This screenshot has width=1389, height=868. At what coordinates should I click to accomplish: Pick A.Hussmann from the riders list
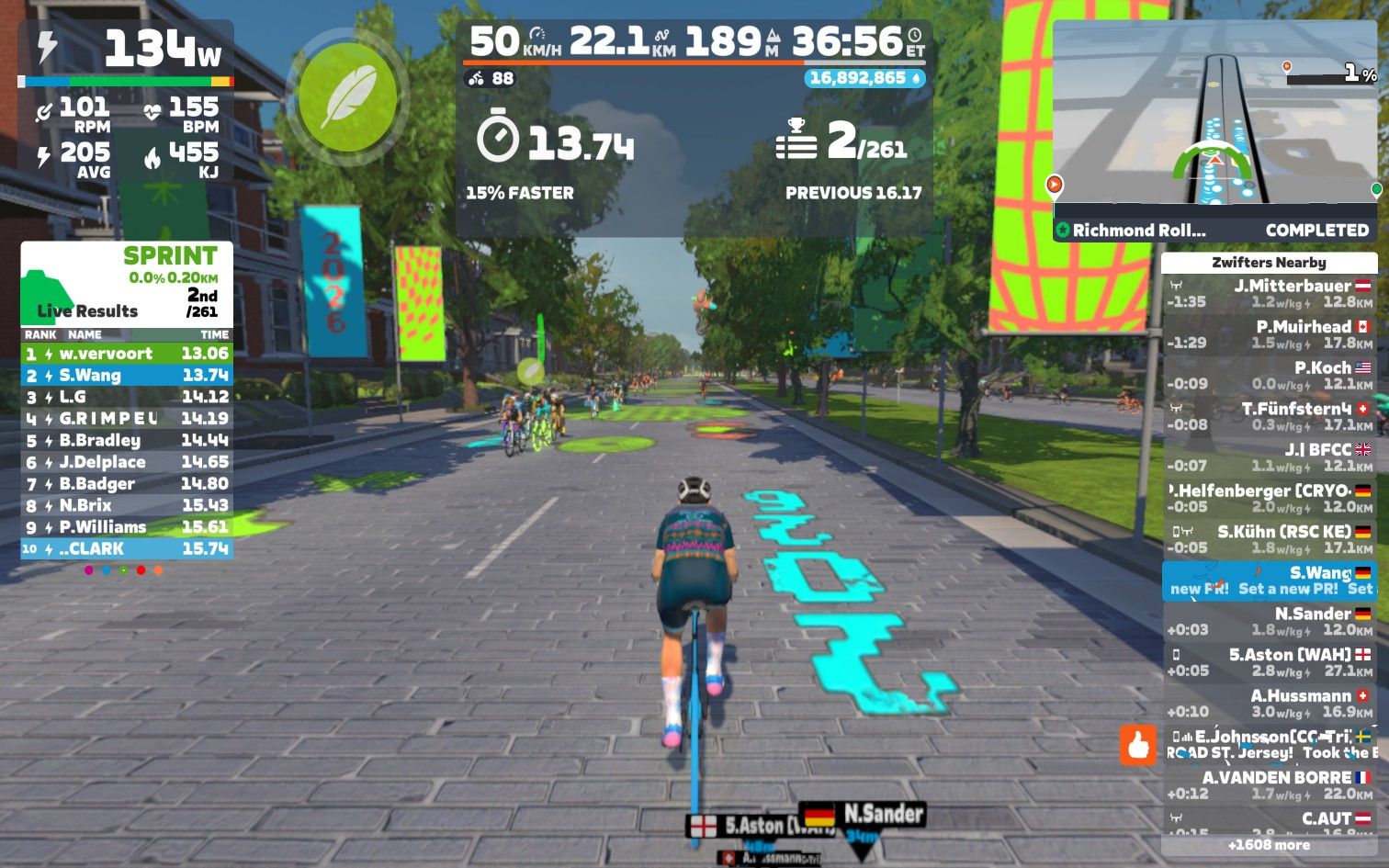pos(1269,704)
